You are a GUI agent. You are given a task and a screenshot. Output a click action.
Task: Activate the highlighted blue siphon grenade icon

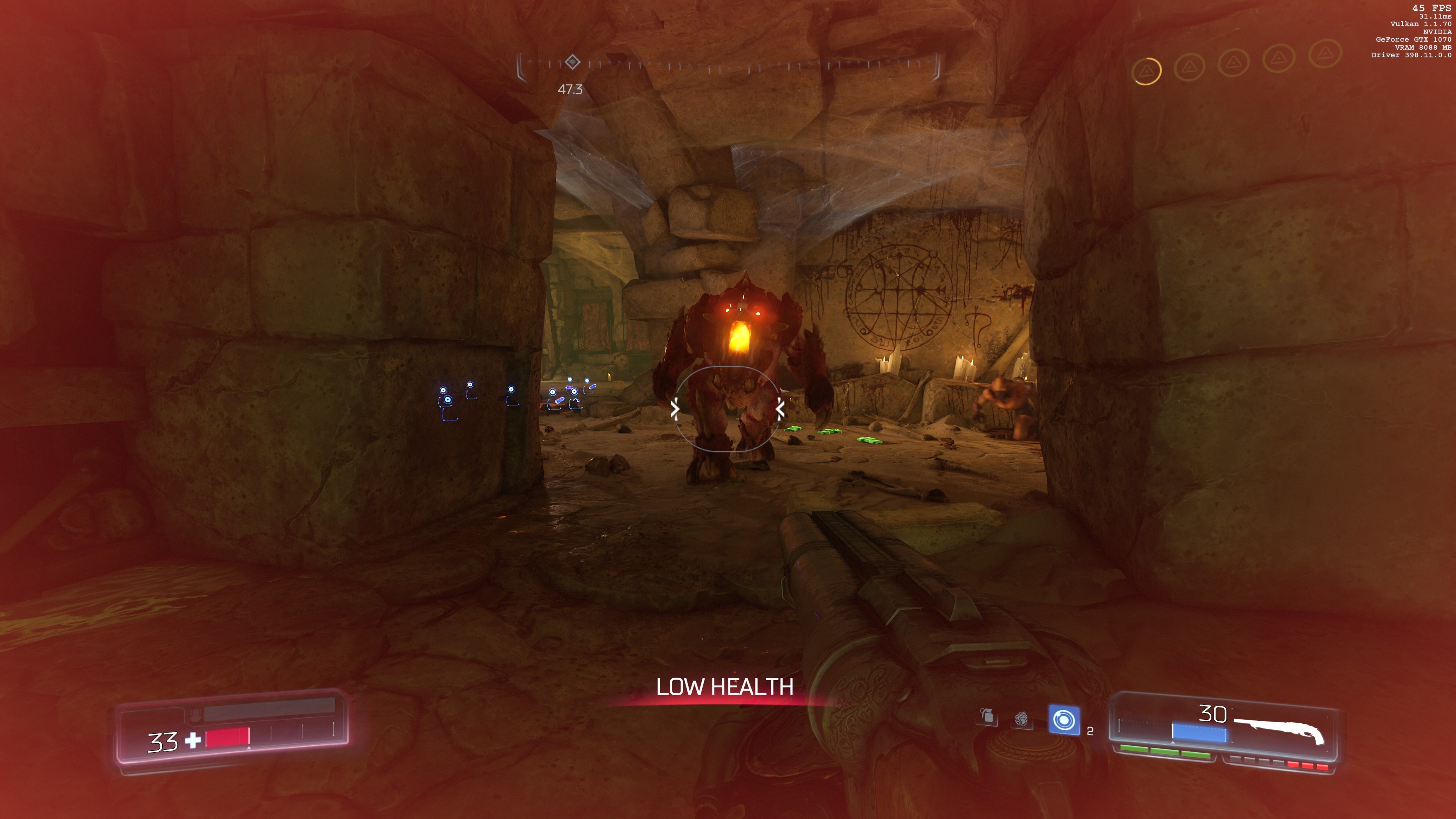click(x=1064, y=720)
